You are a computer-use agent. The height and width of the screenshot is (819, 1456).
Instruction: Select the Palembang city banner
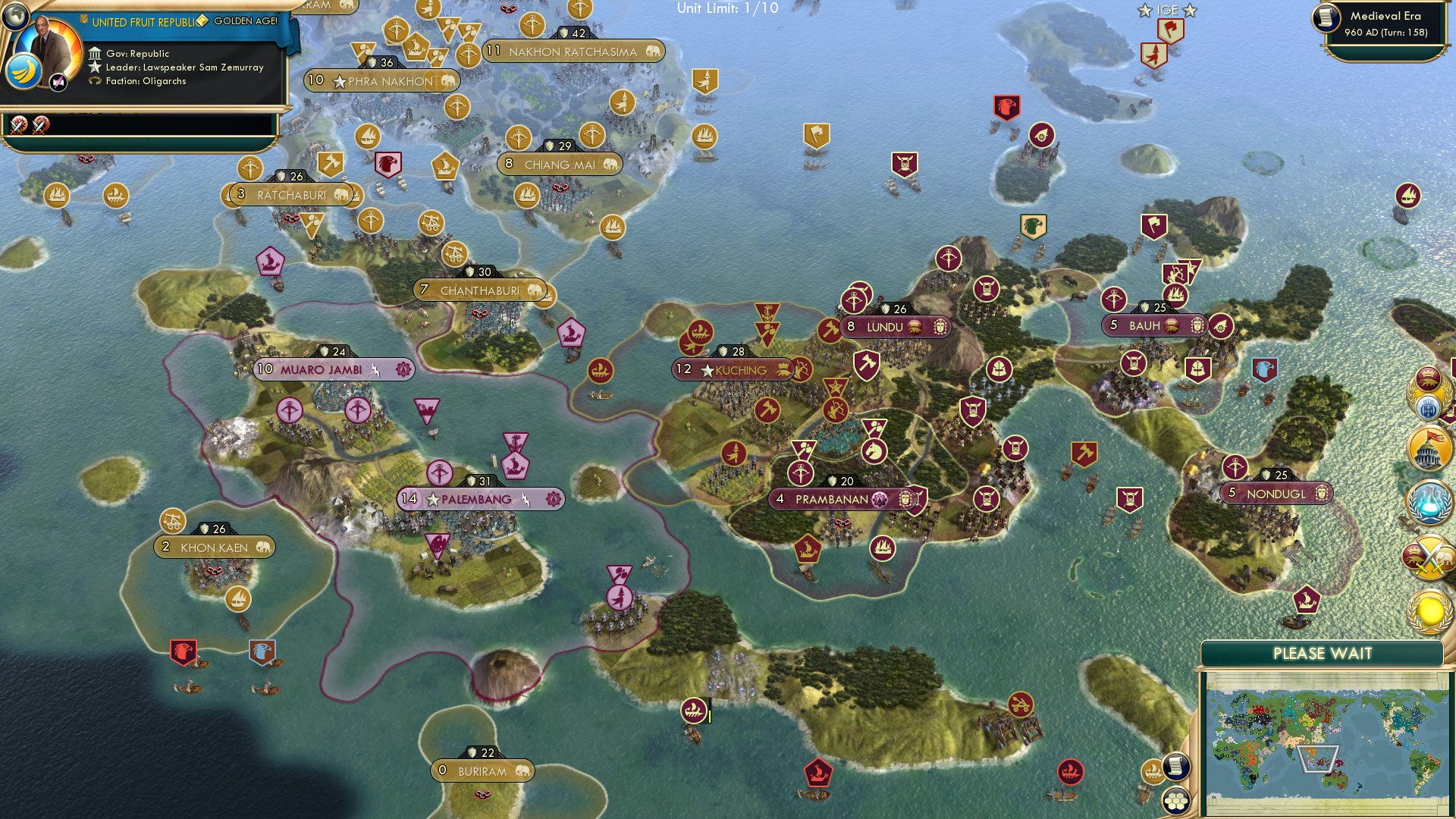click(466, 498)
